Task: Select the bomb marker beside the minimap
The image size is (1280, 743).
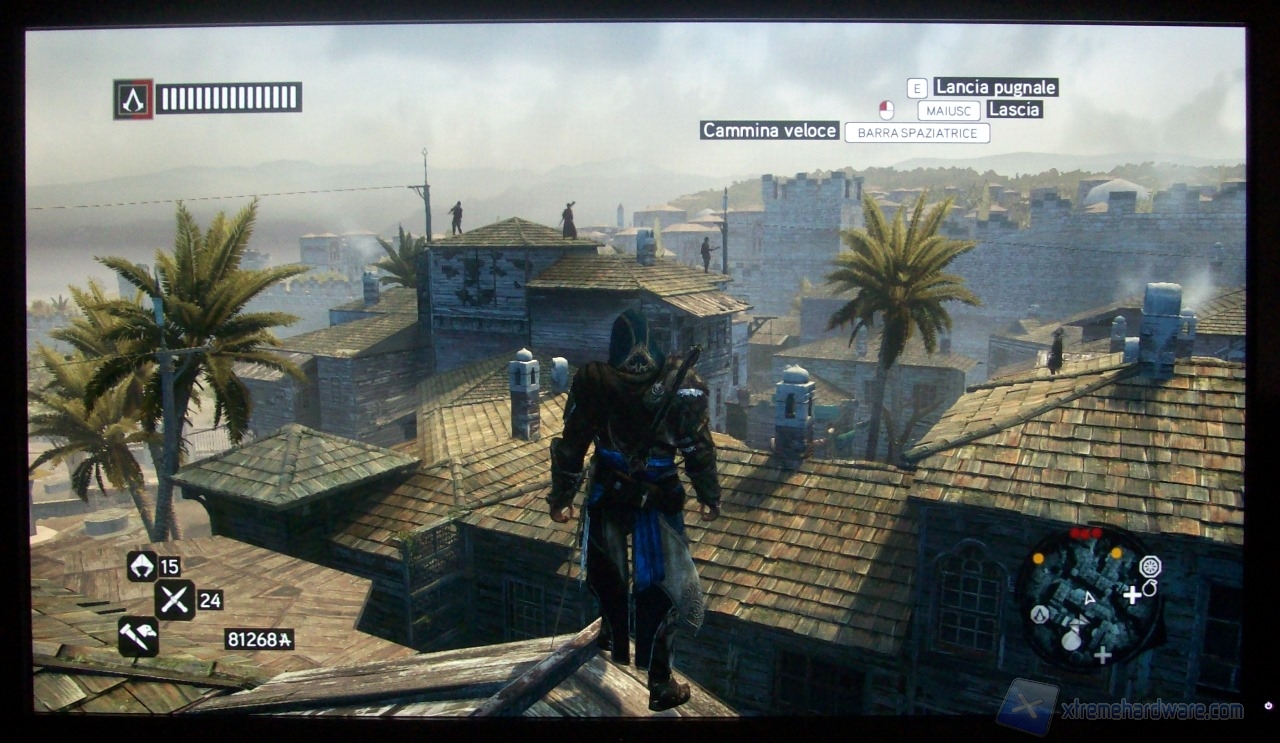Action: 1149,589
